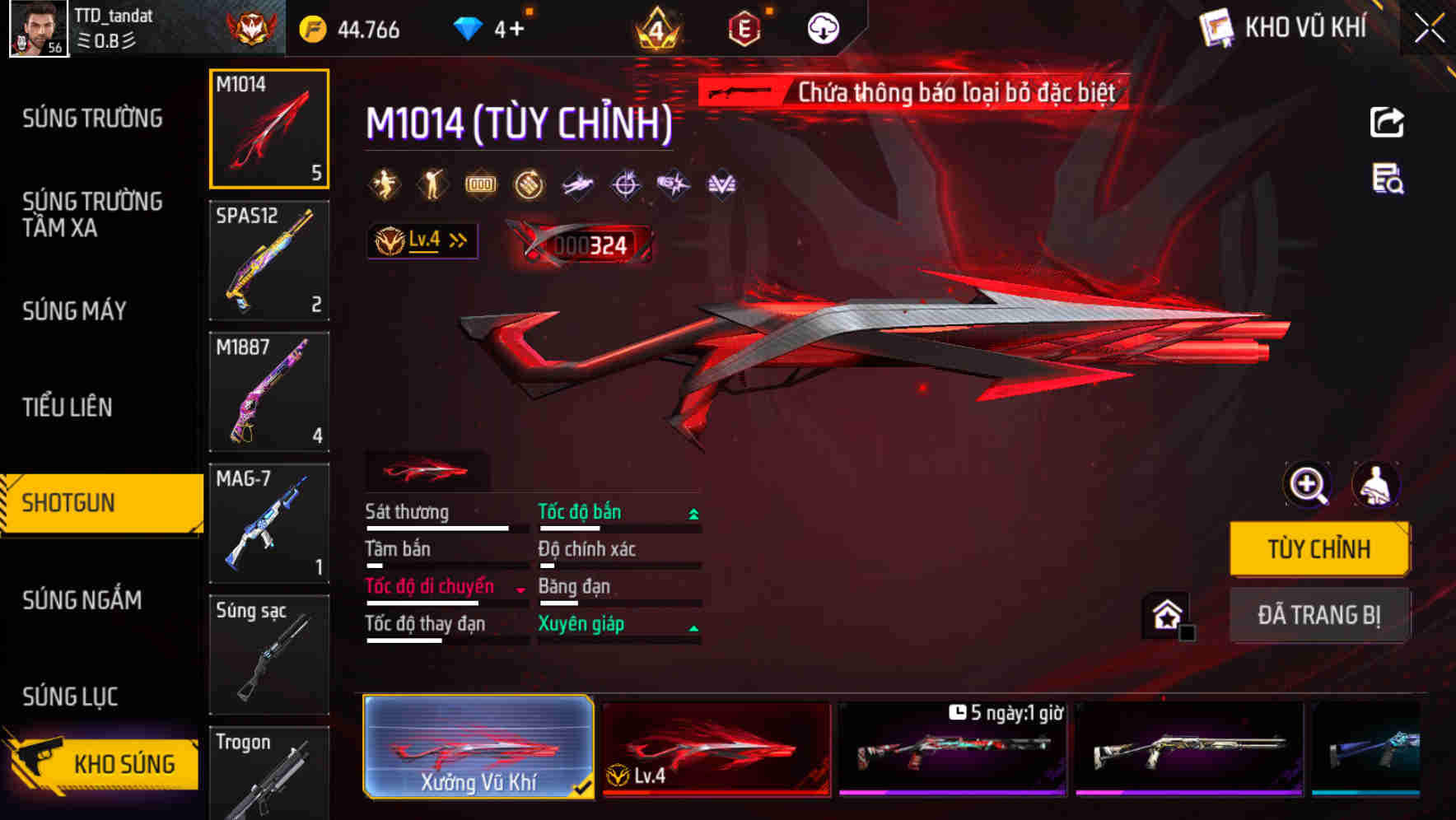Select the Lv.4 weapon skin variant
1456x820 pixels.
point(718,748)
